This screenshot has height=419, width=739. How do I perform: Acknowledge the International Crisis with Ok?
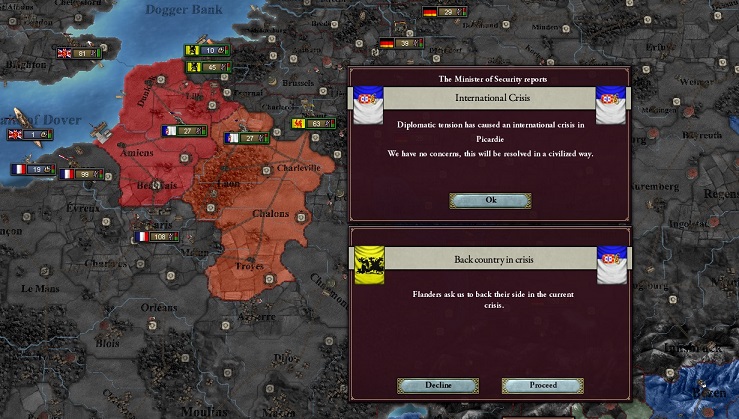pyautogui.click(x=490, y=200)
